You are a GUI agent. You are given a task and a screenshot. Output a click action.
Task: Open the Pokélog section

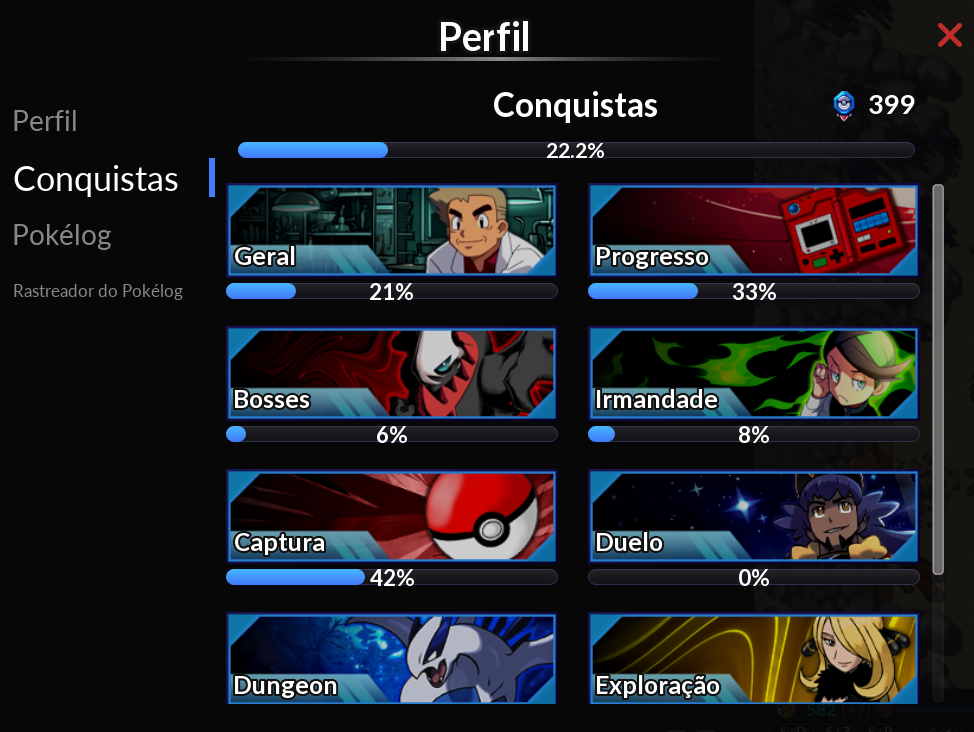[x=62, y=236]
